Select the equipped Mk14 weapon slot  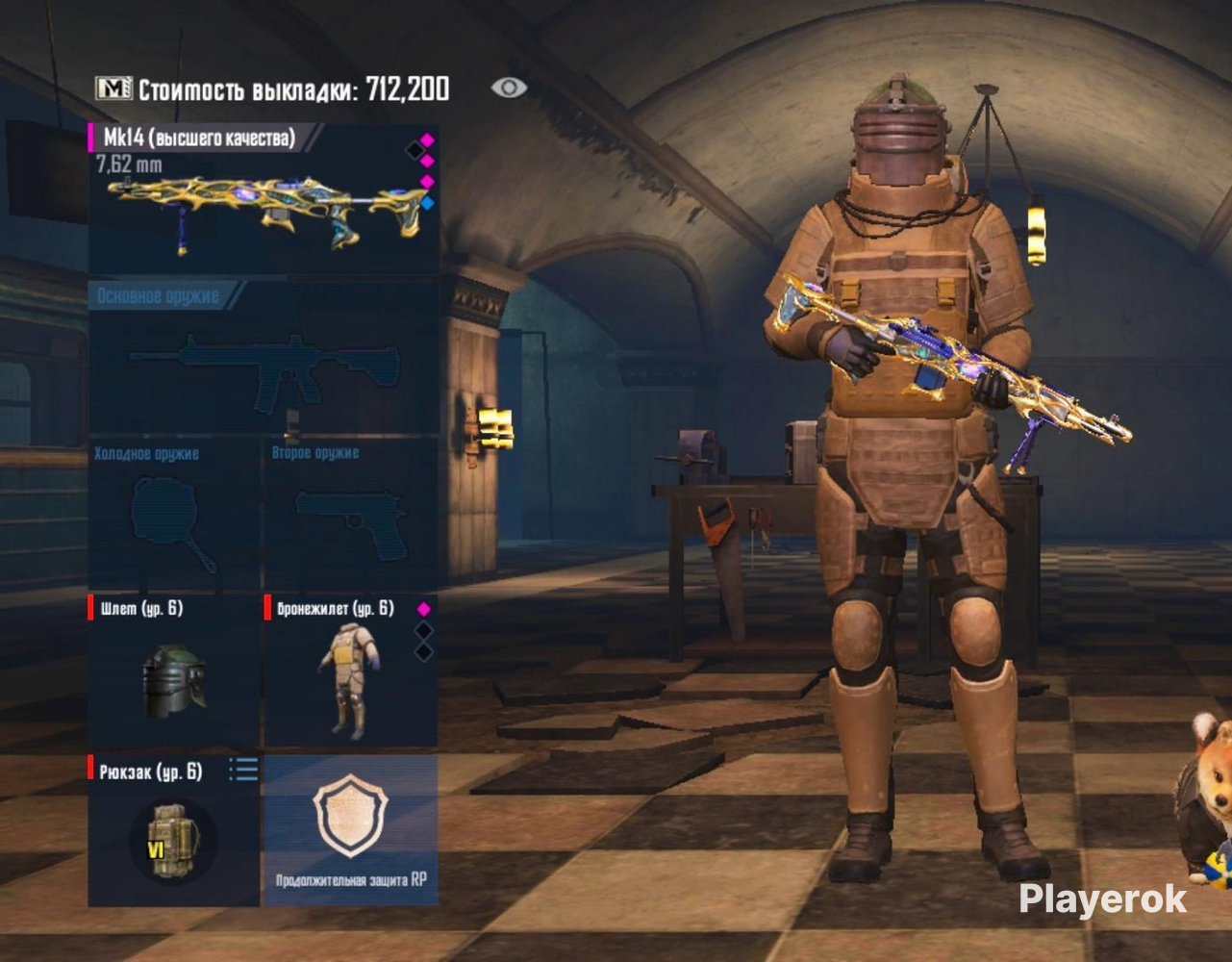[264, 199]
